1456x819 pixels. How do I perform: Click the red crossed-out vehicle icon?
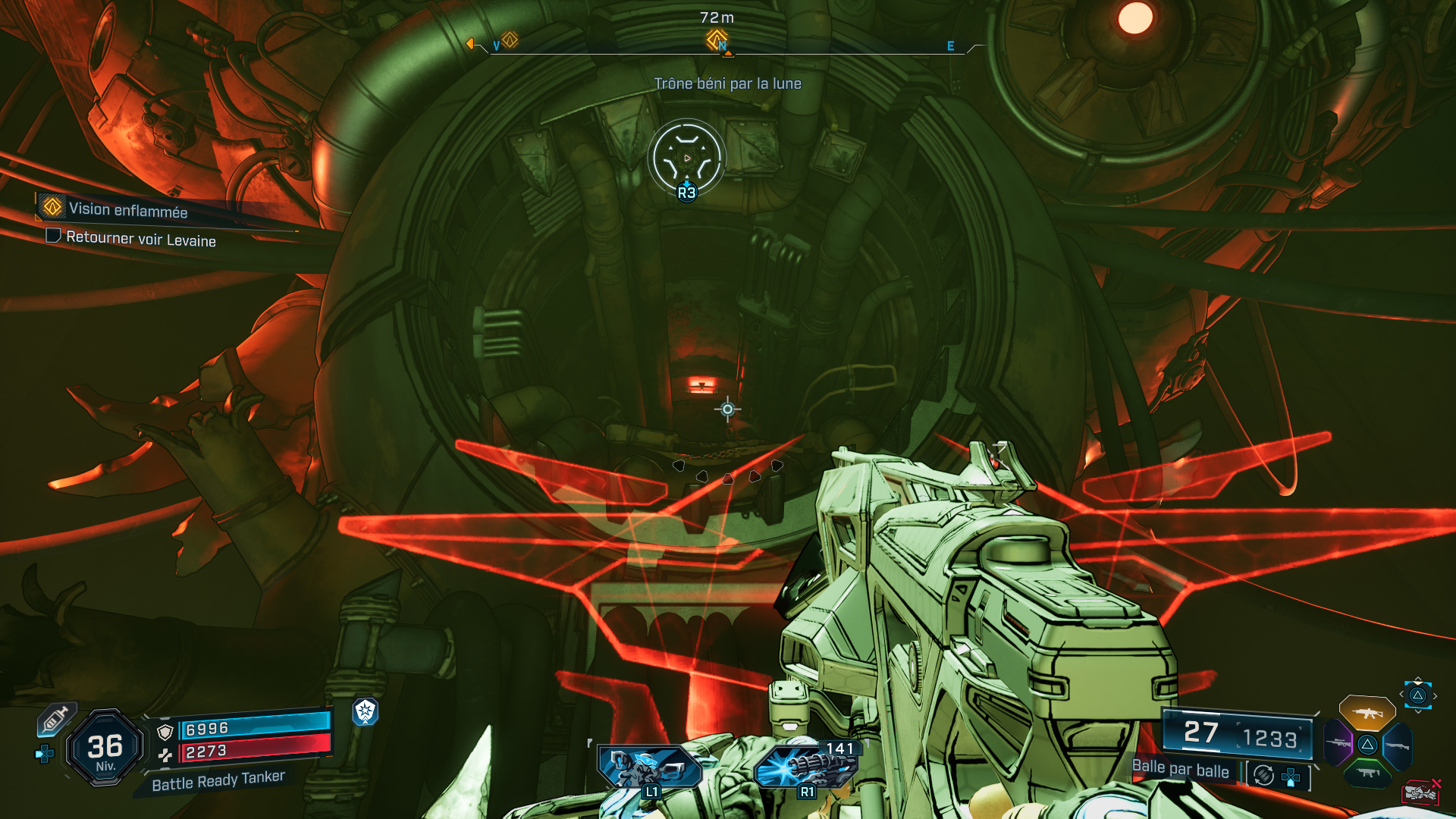1421,792
